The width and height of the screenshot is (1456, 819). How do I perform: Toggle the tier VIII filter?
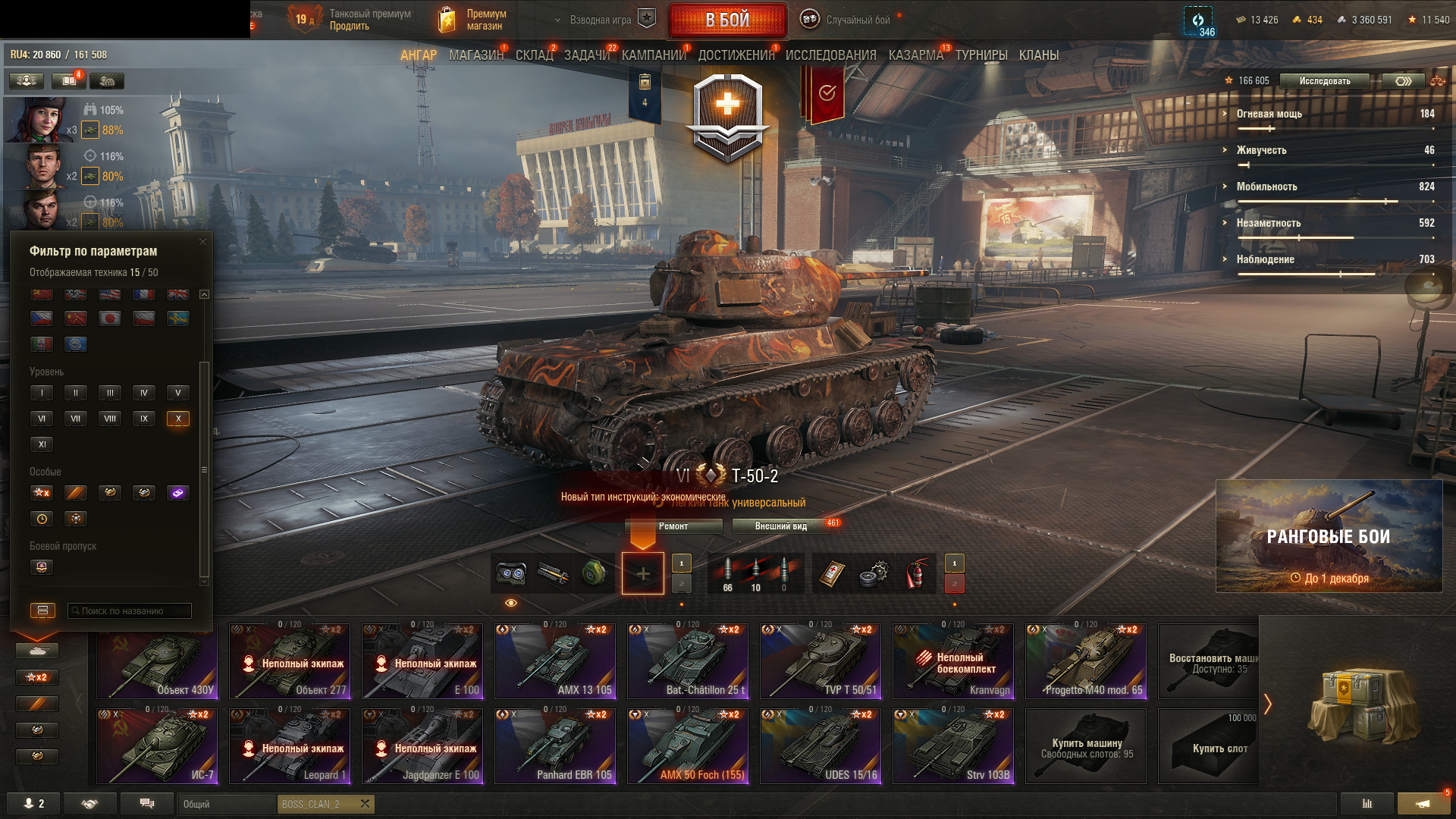[110, 419]
